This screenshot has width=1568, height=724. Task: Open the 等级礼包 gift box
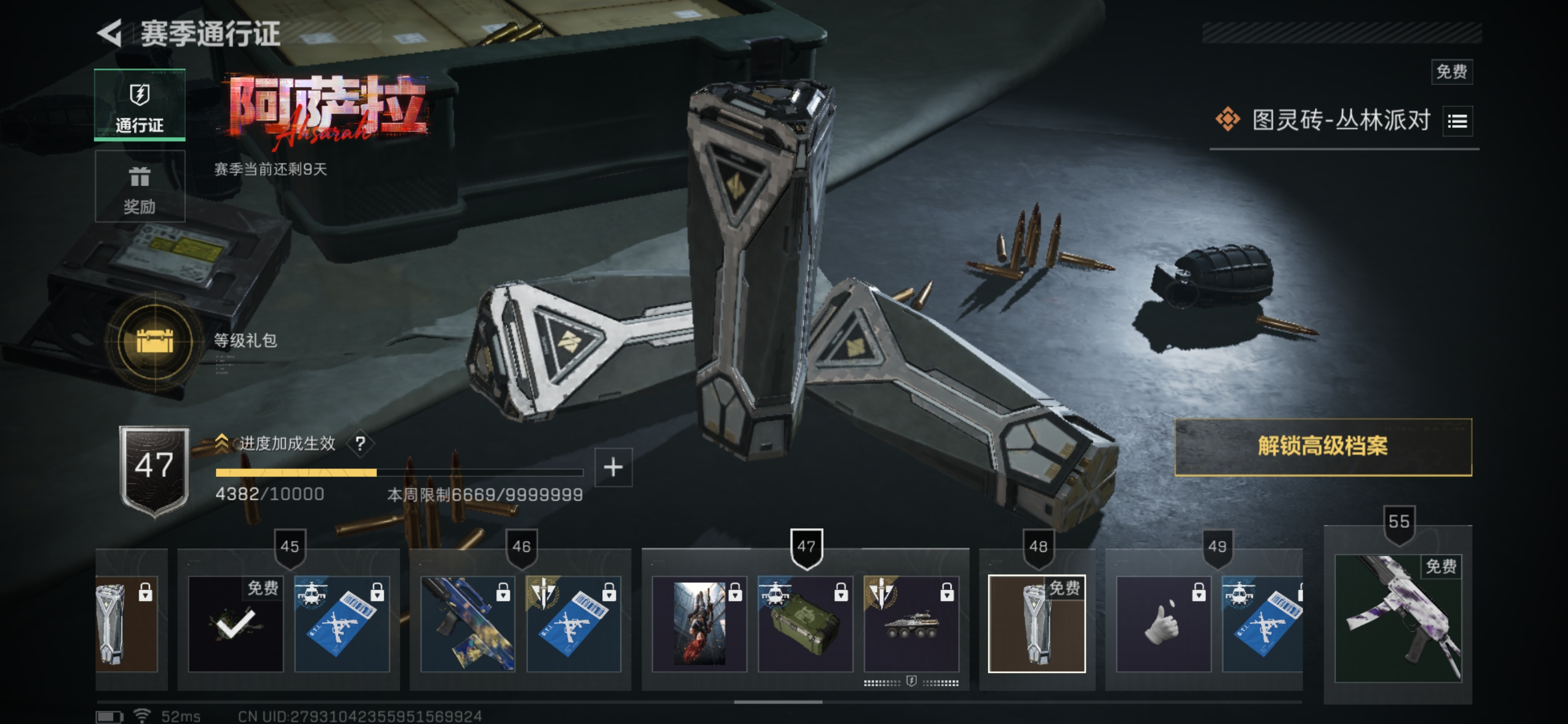pyautogui.click(x=155, y=341)
